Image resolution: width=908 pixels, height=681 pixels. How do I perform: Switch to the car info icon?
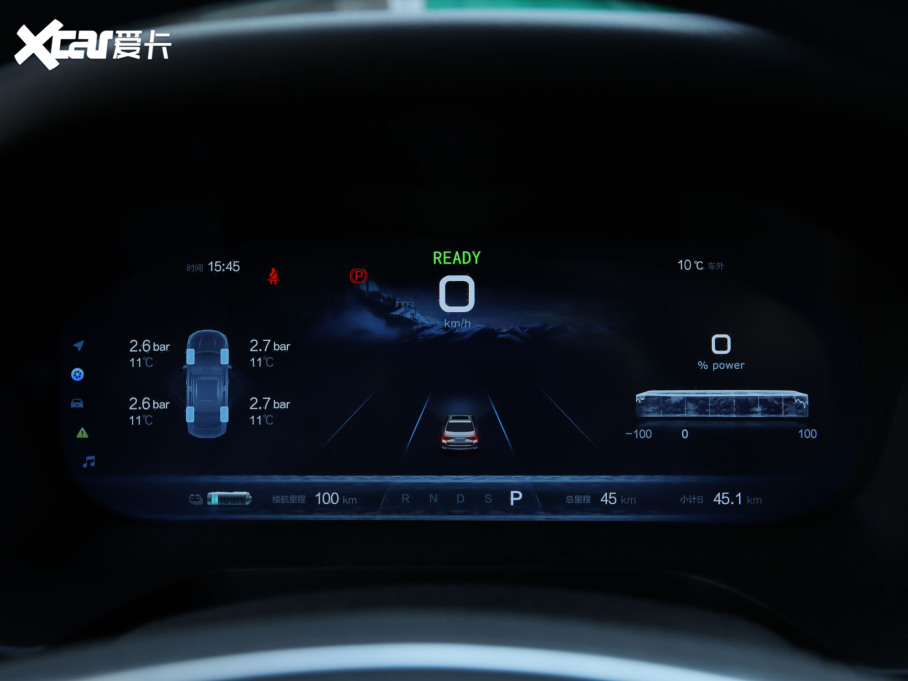tap(77, 403)
